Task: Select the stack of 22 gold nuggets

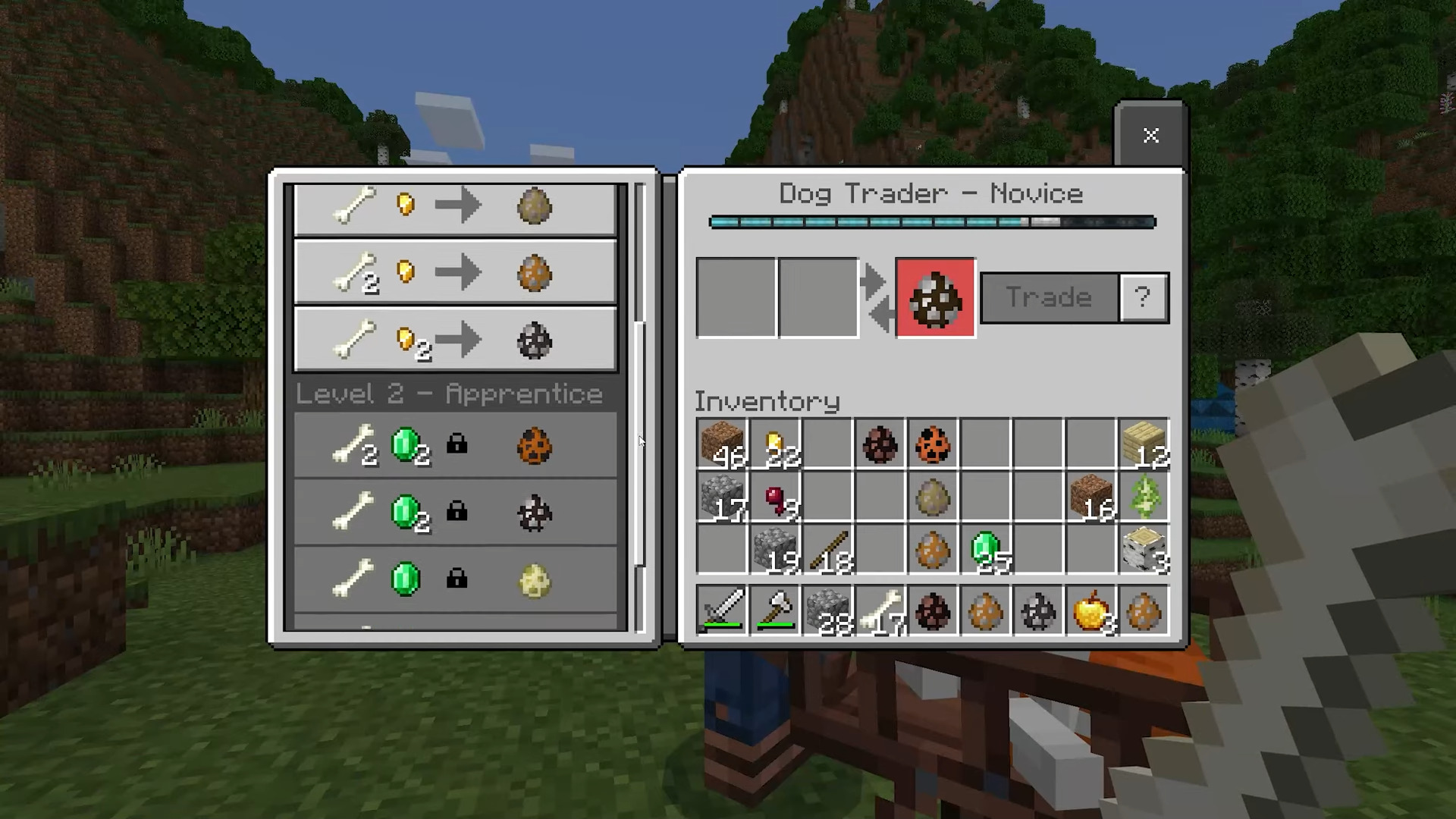Action: (x=776, y=445)
